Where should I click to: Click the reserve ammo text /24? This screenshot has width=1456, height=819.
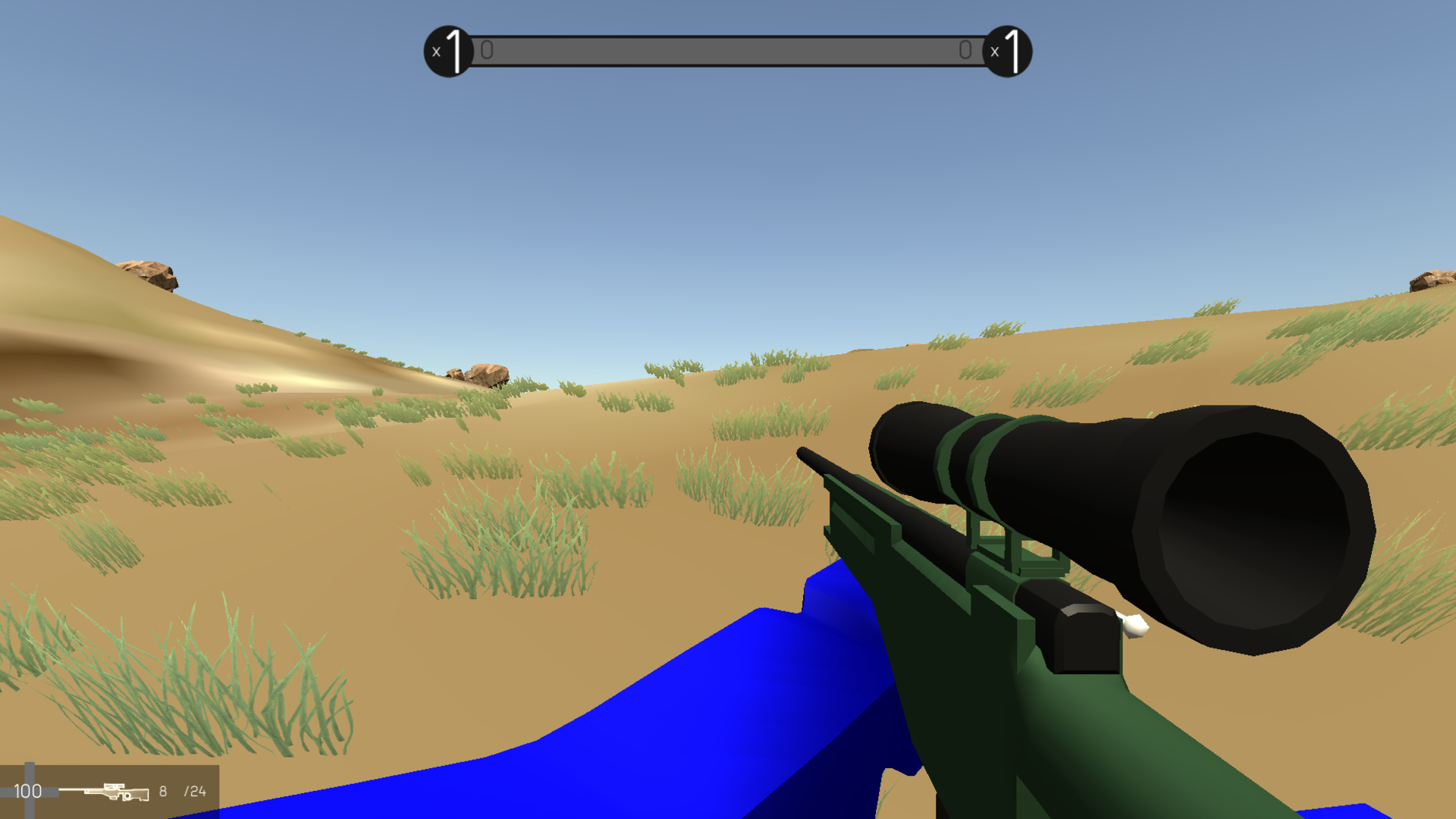[x=193, y=791]
